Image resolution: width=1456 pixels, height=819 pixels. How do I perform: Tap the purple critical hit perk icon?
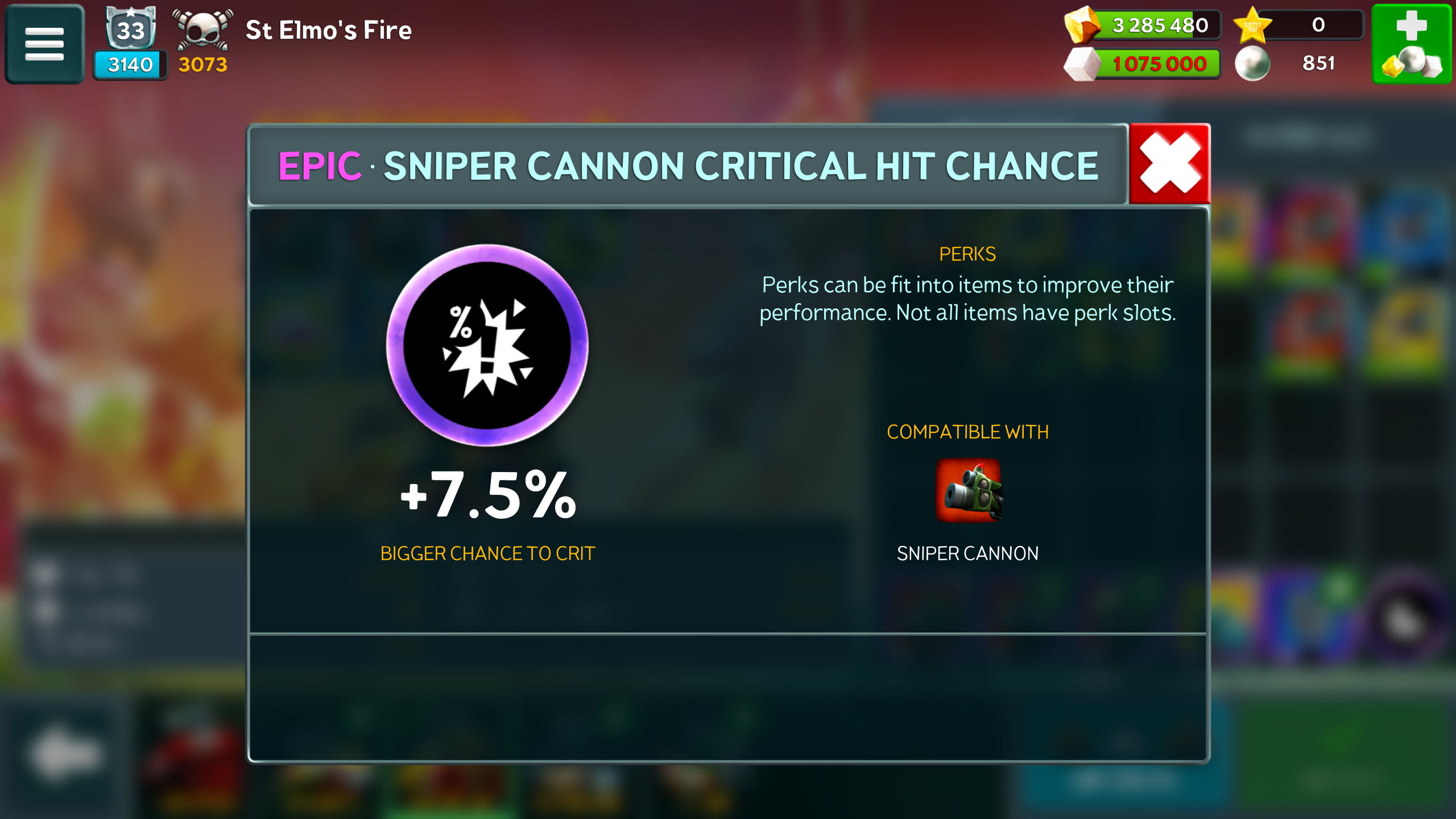(x=487, y=345)
